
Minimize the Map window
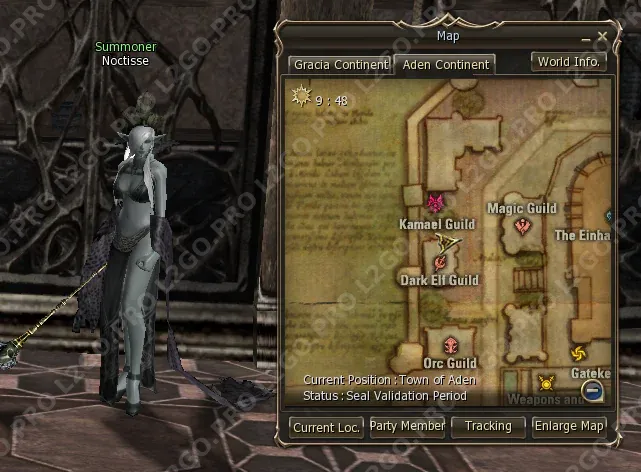pyautogui.click(x=586, y=38)
